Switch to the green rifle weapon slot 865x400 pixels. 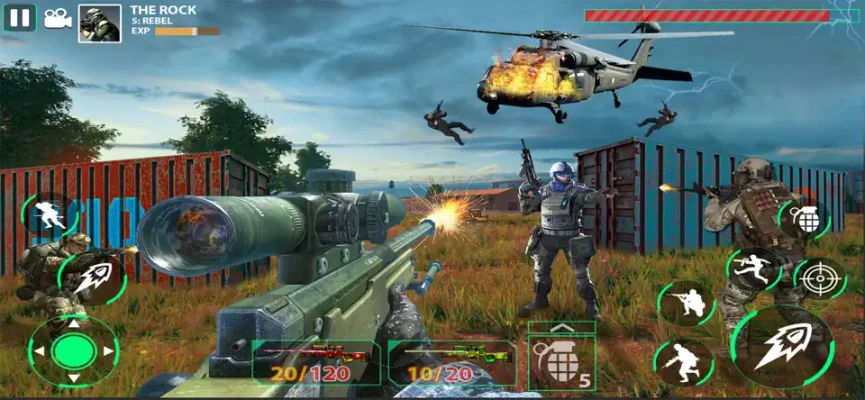point(452,362)
